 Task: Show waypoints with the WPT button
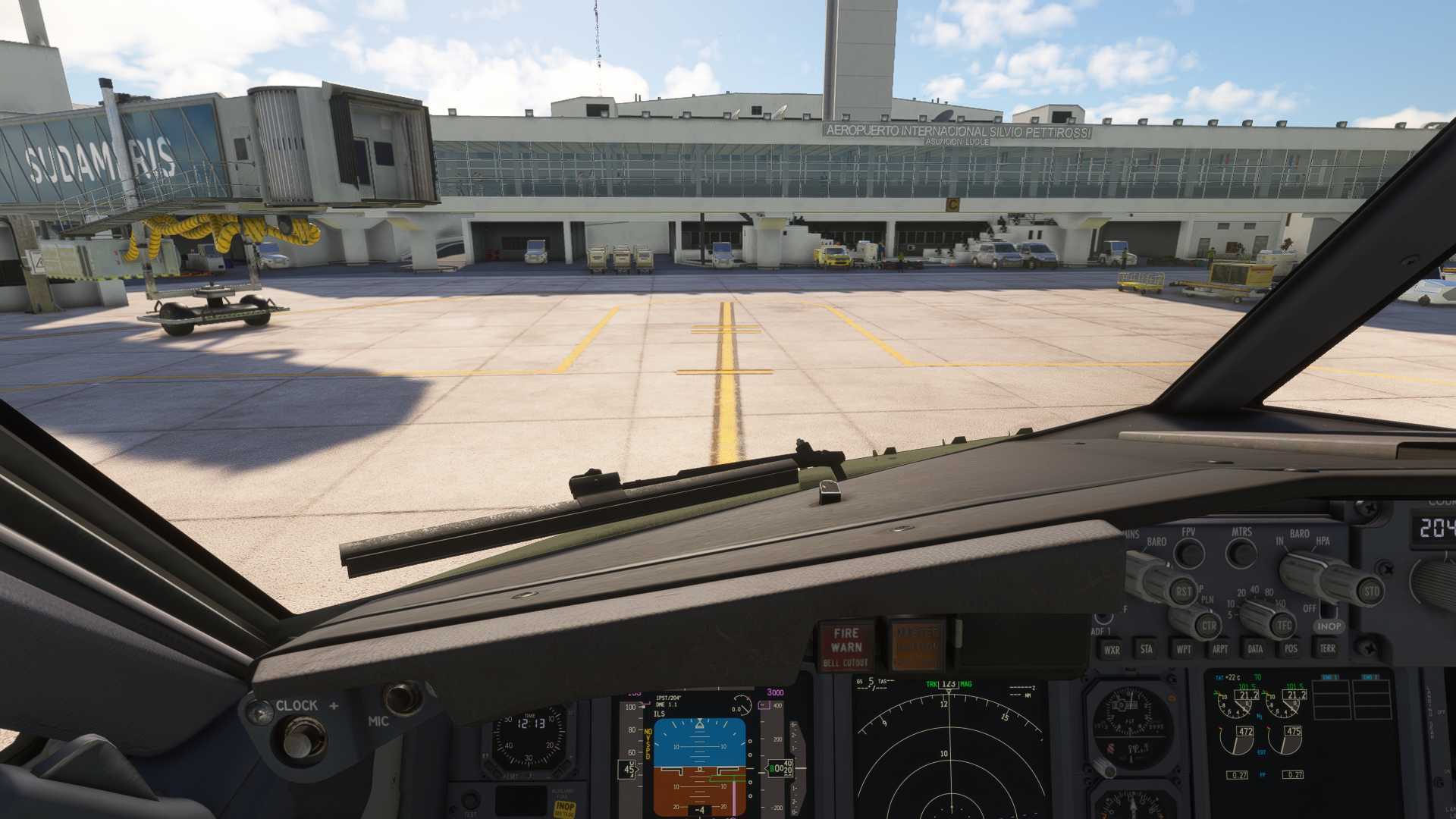1183,649
